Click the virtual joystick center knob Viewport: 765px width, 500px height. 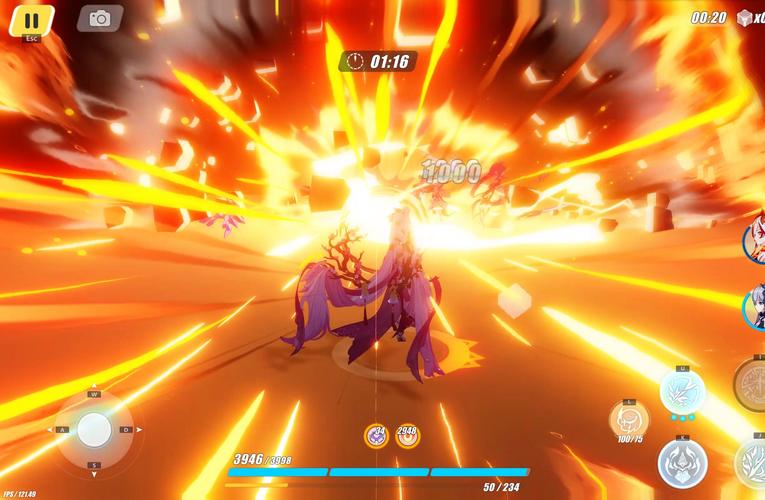tap(95, 430)
